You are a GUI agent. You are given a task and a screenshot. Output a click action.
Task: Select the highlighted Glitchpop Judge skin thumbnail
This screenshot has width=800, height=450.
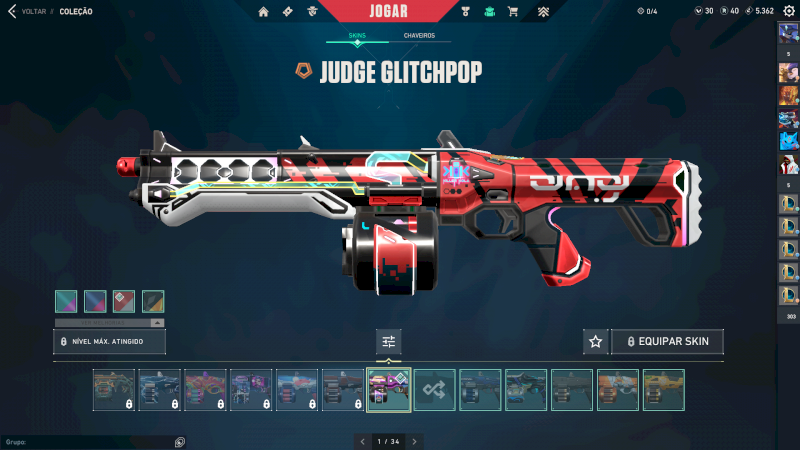[x=389, y=390]
